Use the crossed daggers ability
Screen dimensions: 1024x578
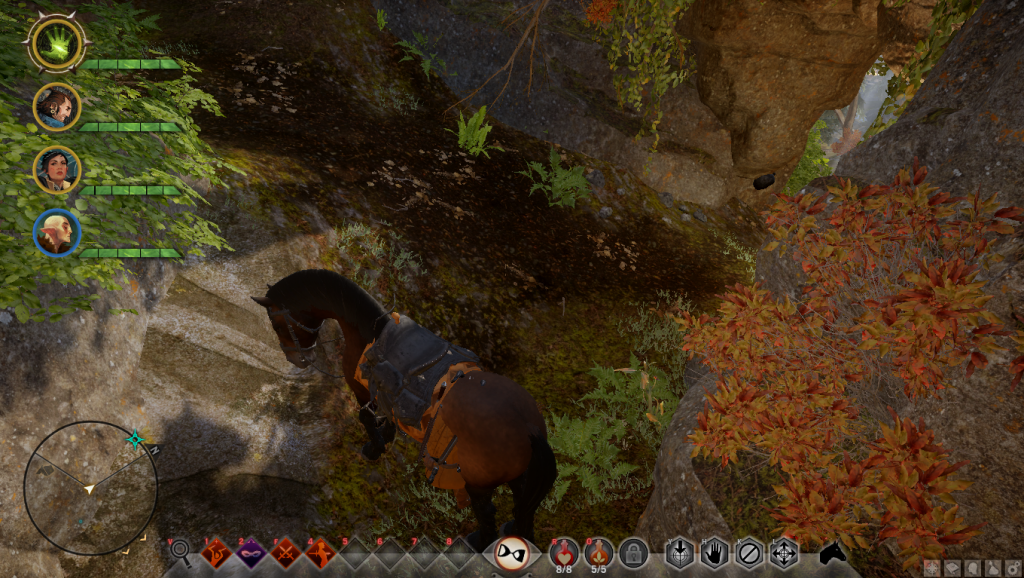point(286,552)
